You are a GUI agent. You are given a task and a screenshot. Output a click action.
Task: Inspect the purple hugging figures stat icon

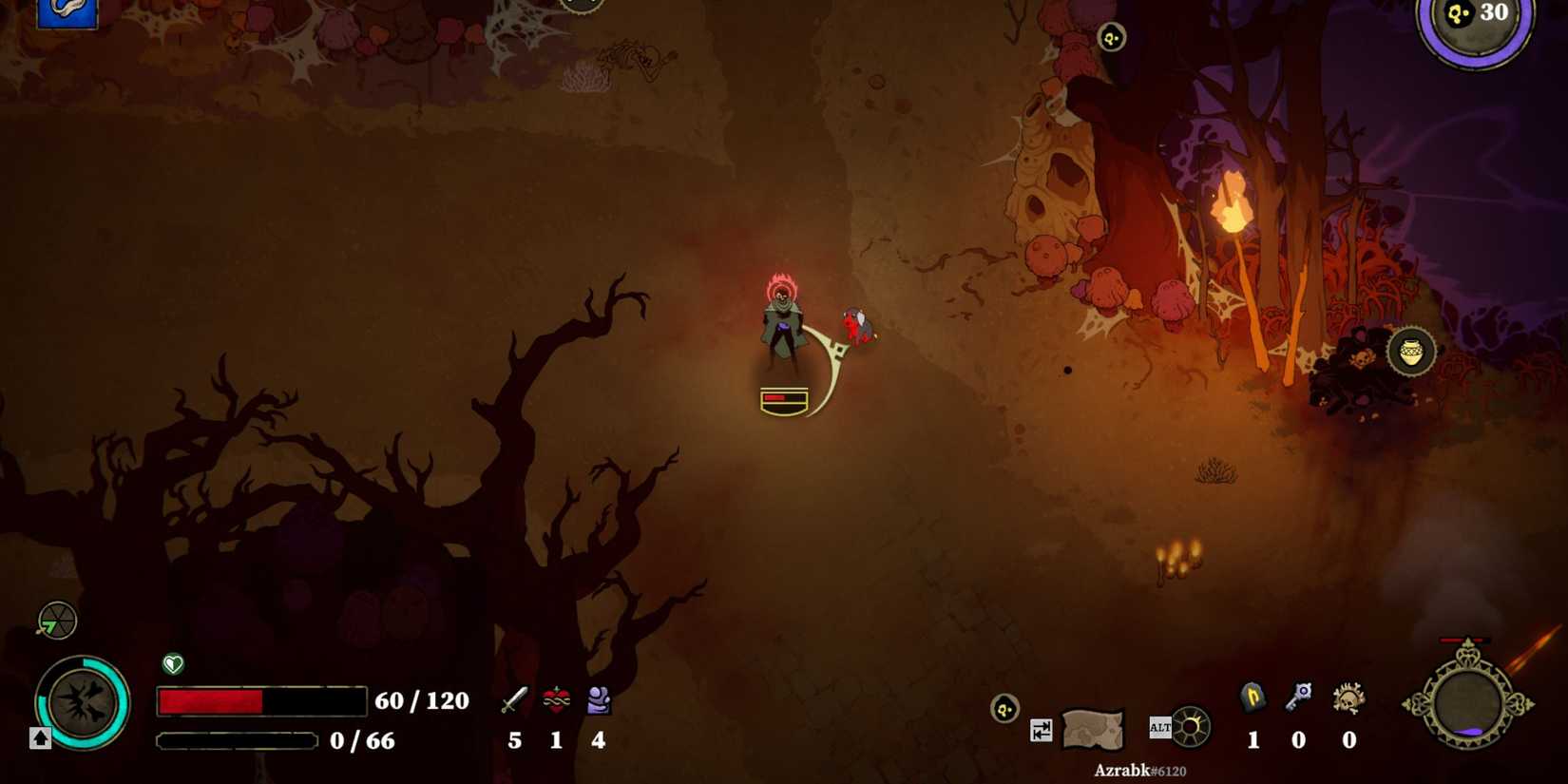coord(598,701)
